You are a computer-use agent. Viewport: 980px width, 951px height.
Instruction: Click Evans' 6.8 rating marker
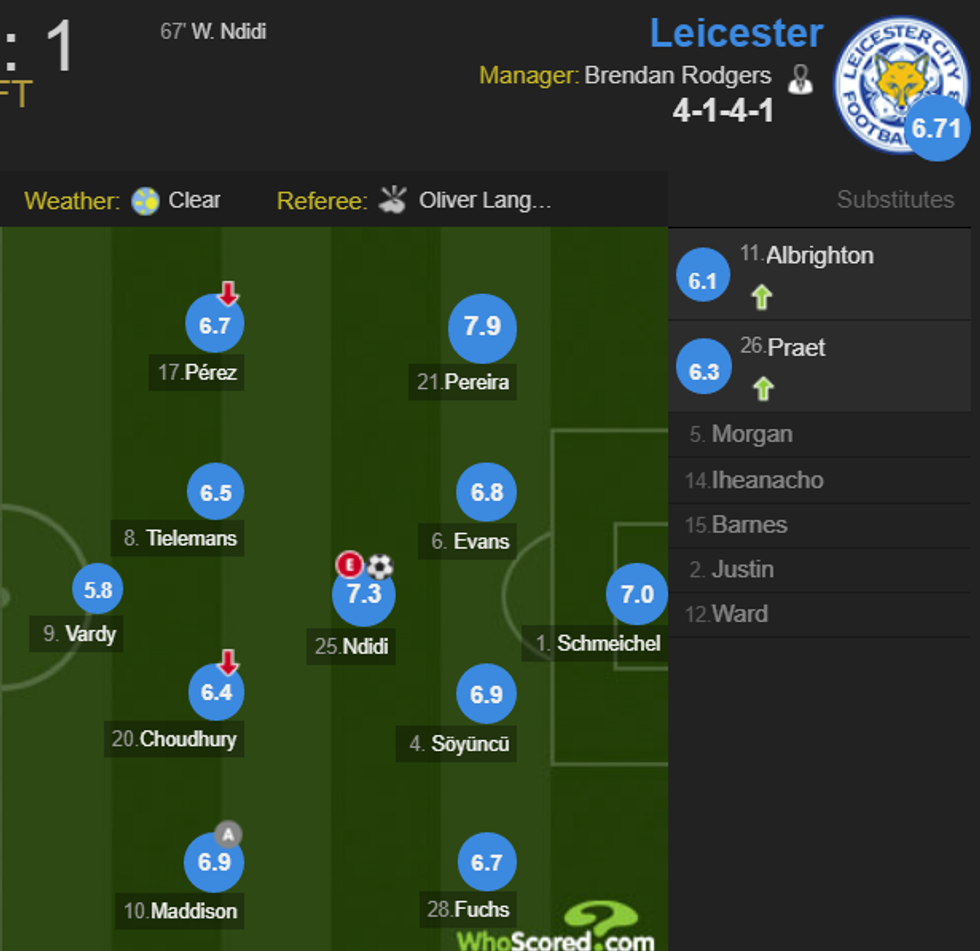(487, 492)
